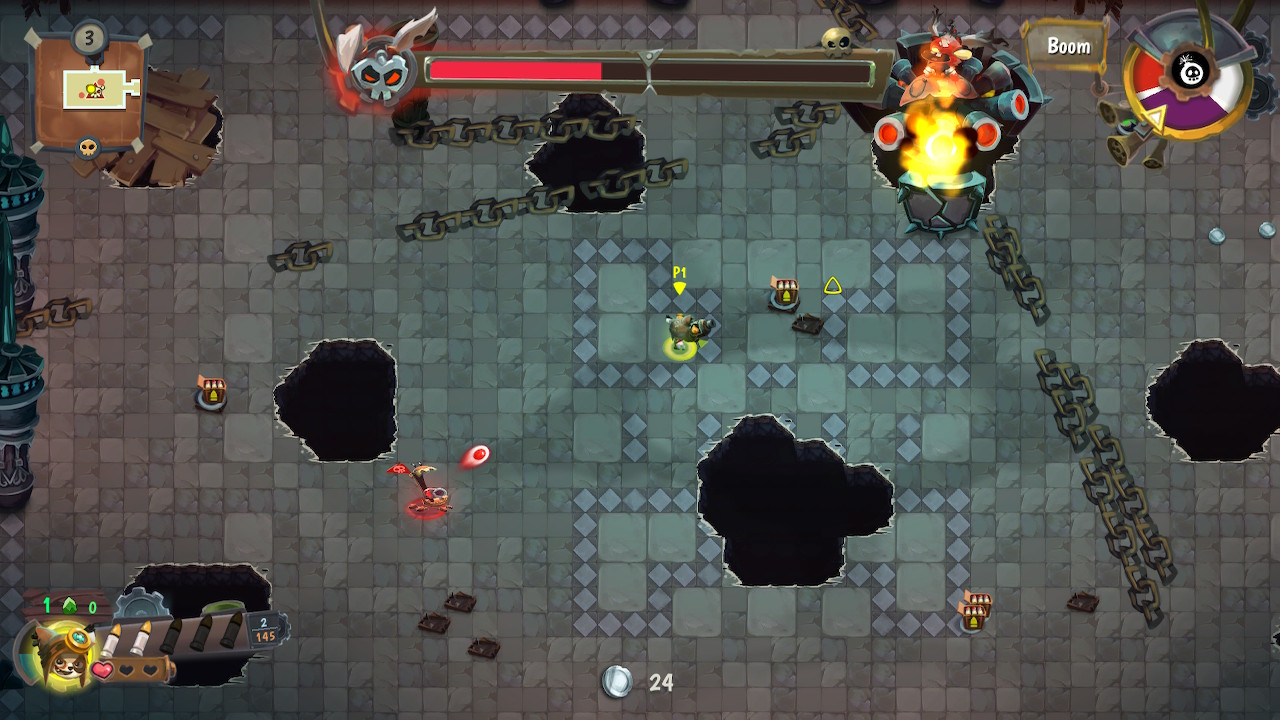Select the Boom weapon sign
Image resolution: width=1280 pixels, height=720 pixels.
pyautogui.click(x=1067, y=46)
